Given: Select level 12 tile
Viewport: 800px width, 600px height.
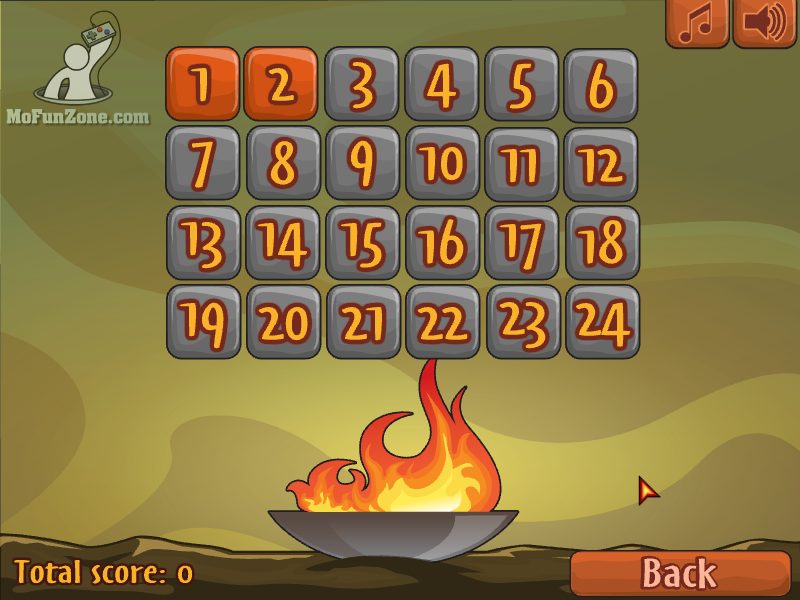Looking at the screenshot, I should coord(601,163).
